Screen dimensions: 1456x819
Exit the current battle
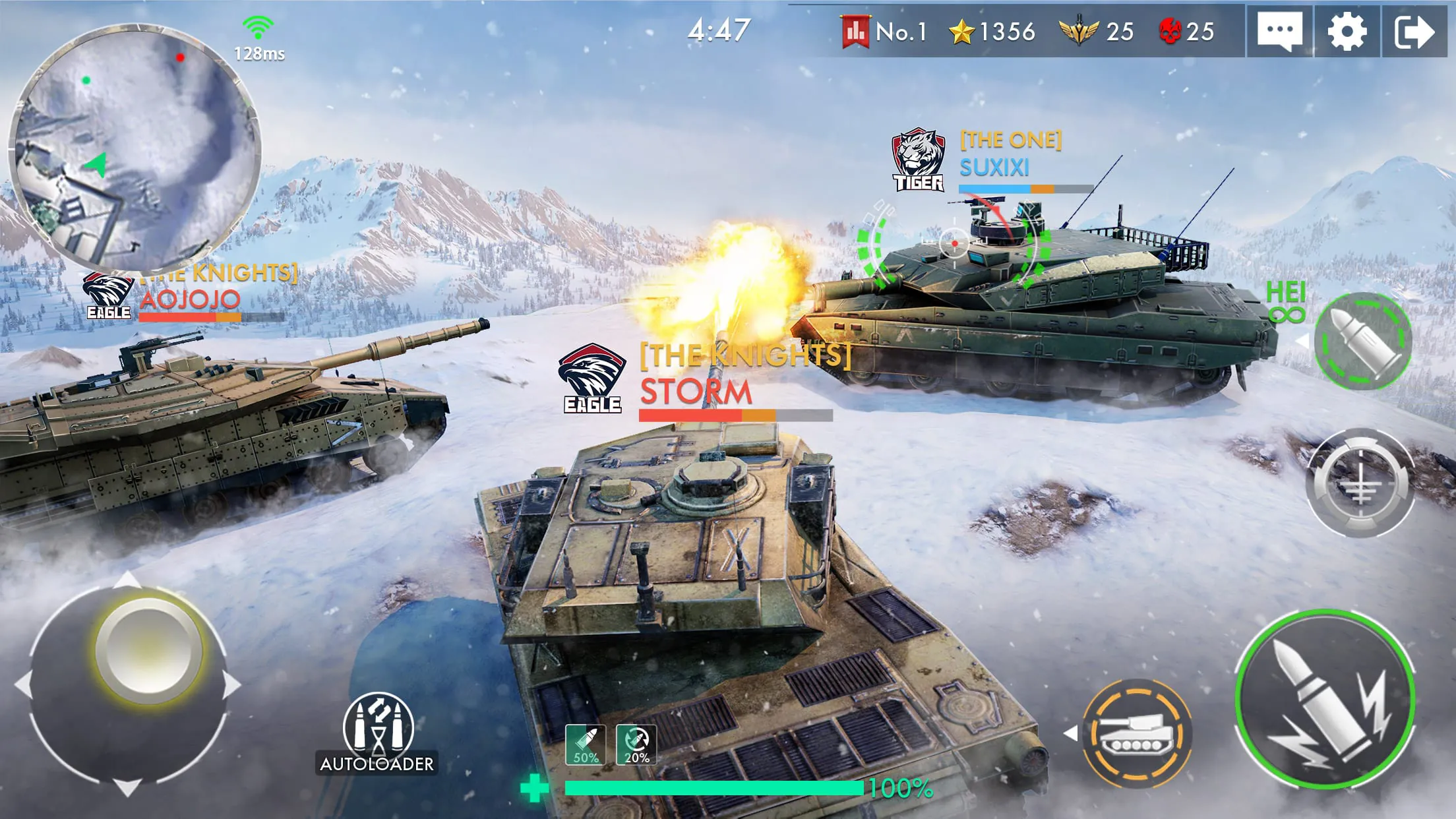point(1413,29)
